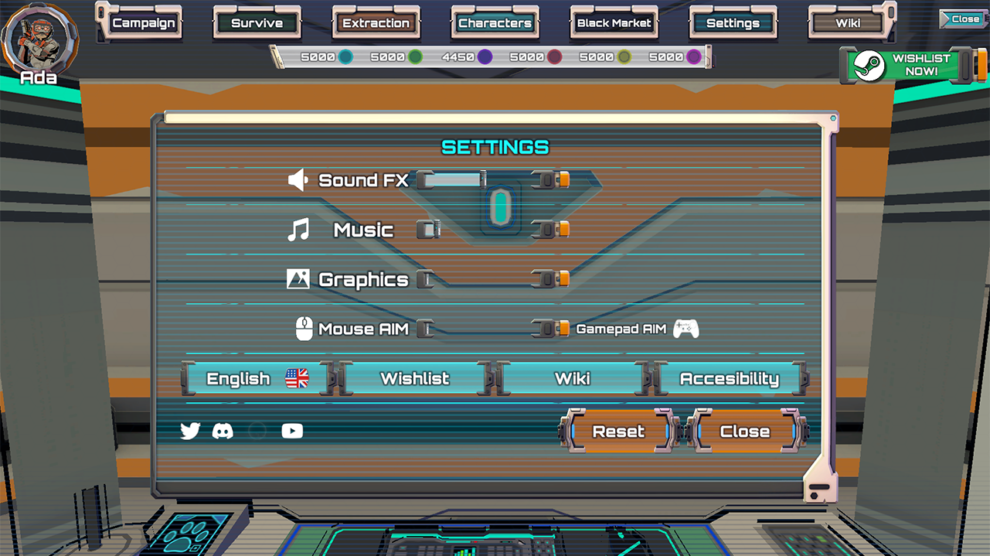Adjust the Sound FX volume slider
Image resolution: width=990 pixels, height=556 pixels.
[x=490, y=180]
